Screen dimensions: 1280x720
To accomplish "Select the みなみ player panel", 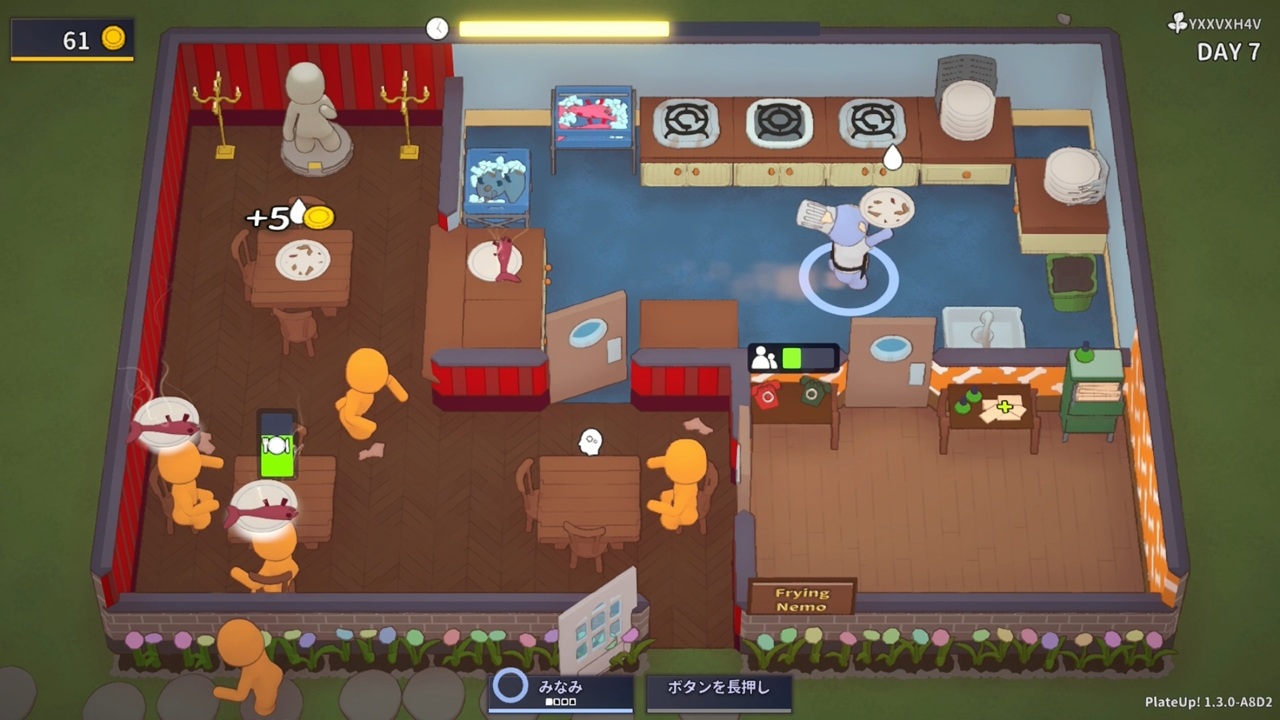I will 560,692.
